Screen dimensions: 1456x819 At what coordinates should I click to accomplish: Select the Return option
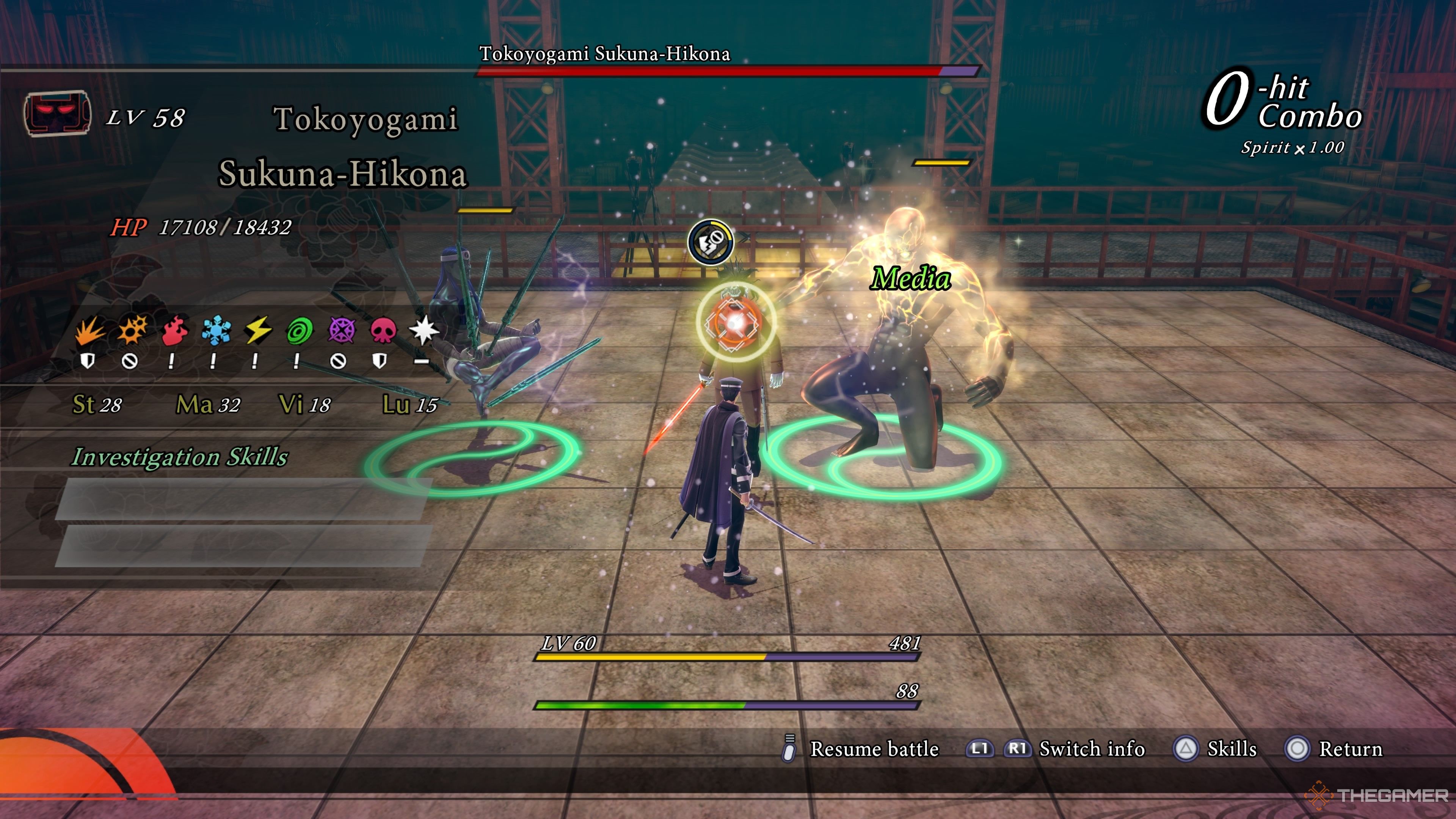tap(1350, 749)
